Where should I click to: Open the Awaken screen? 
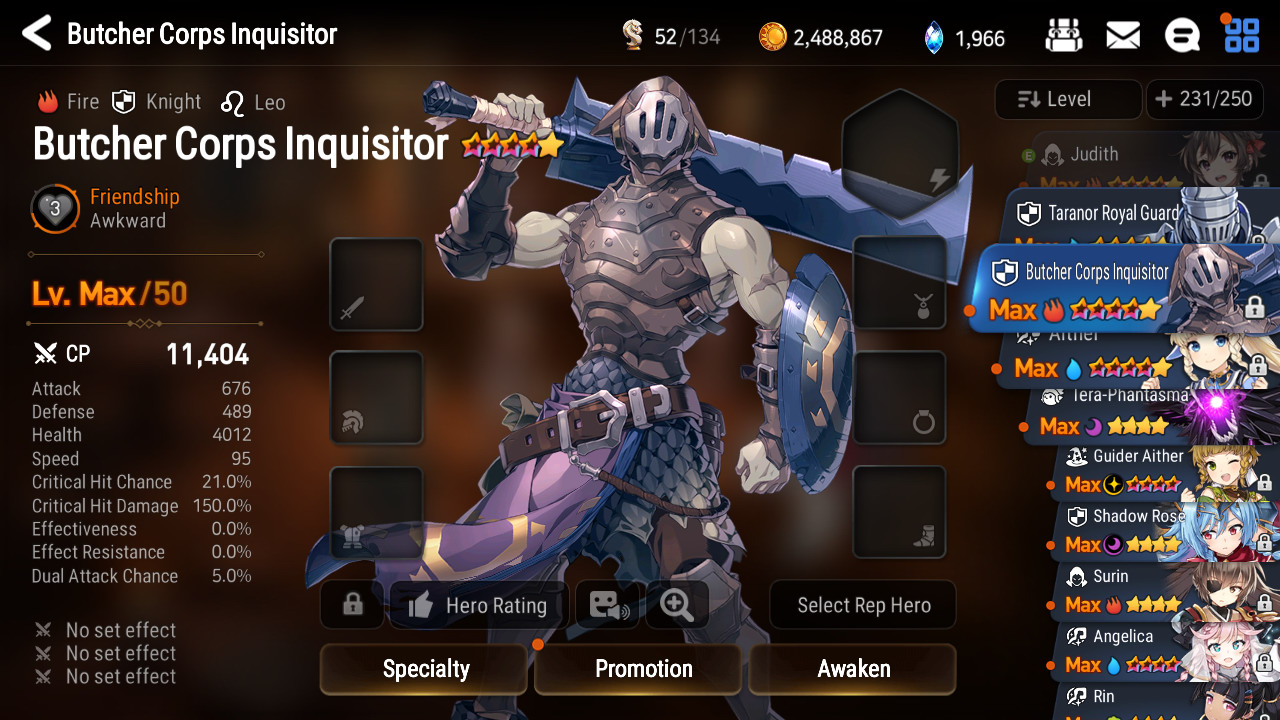(x=853, y=669)
